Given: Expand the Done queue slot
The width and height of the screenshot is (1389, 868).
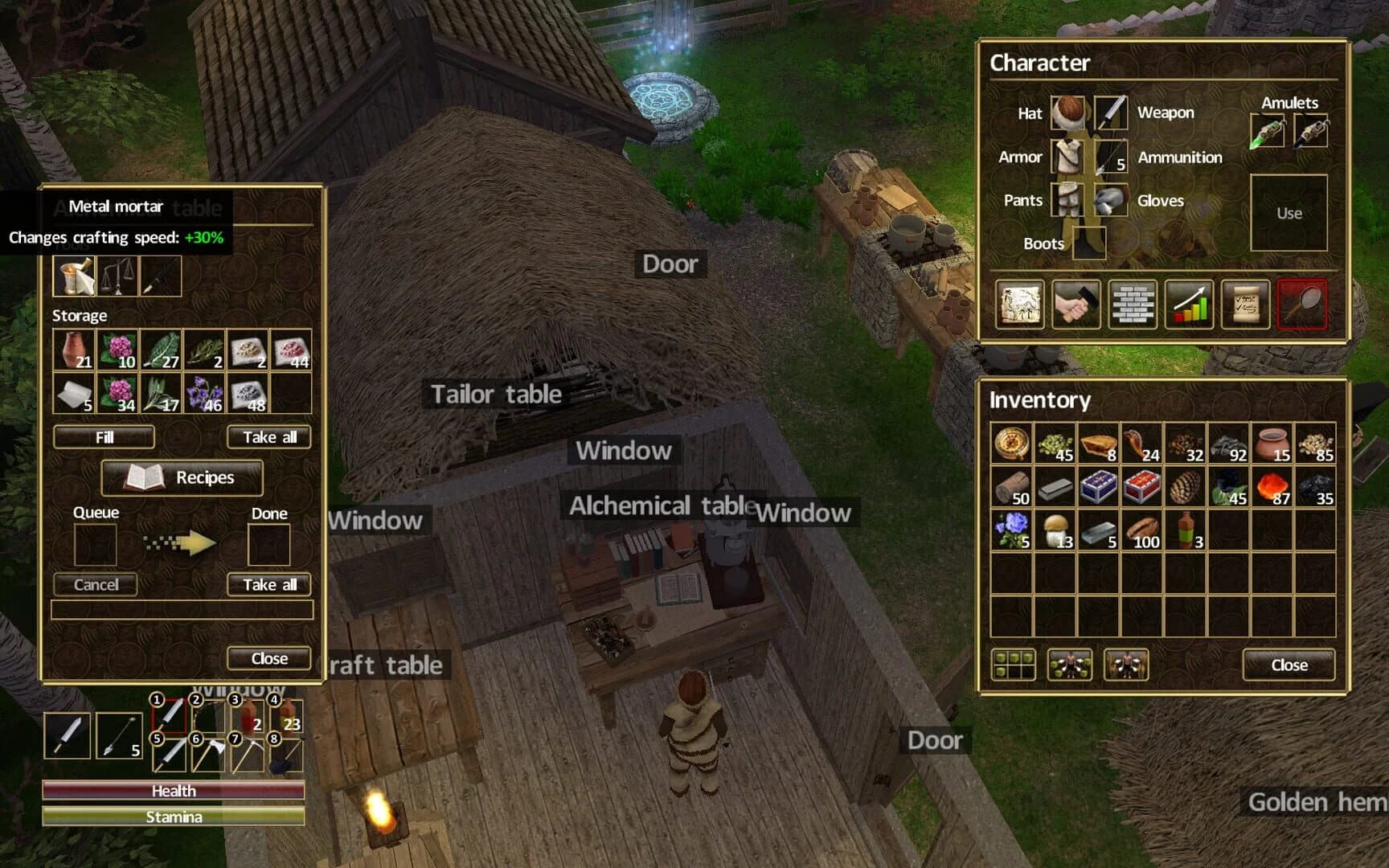Looking at the screenshot, I should pyautogui.click(x=268, y=544).
